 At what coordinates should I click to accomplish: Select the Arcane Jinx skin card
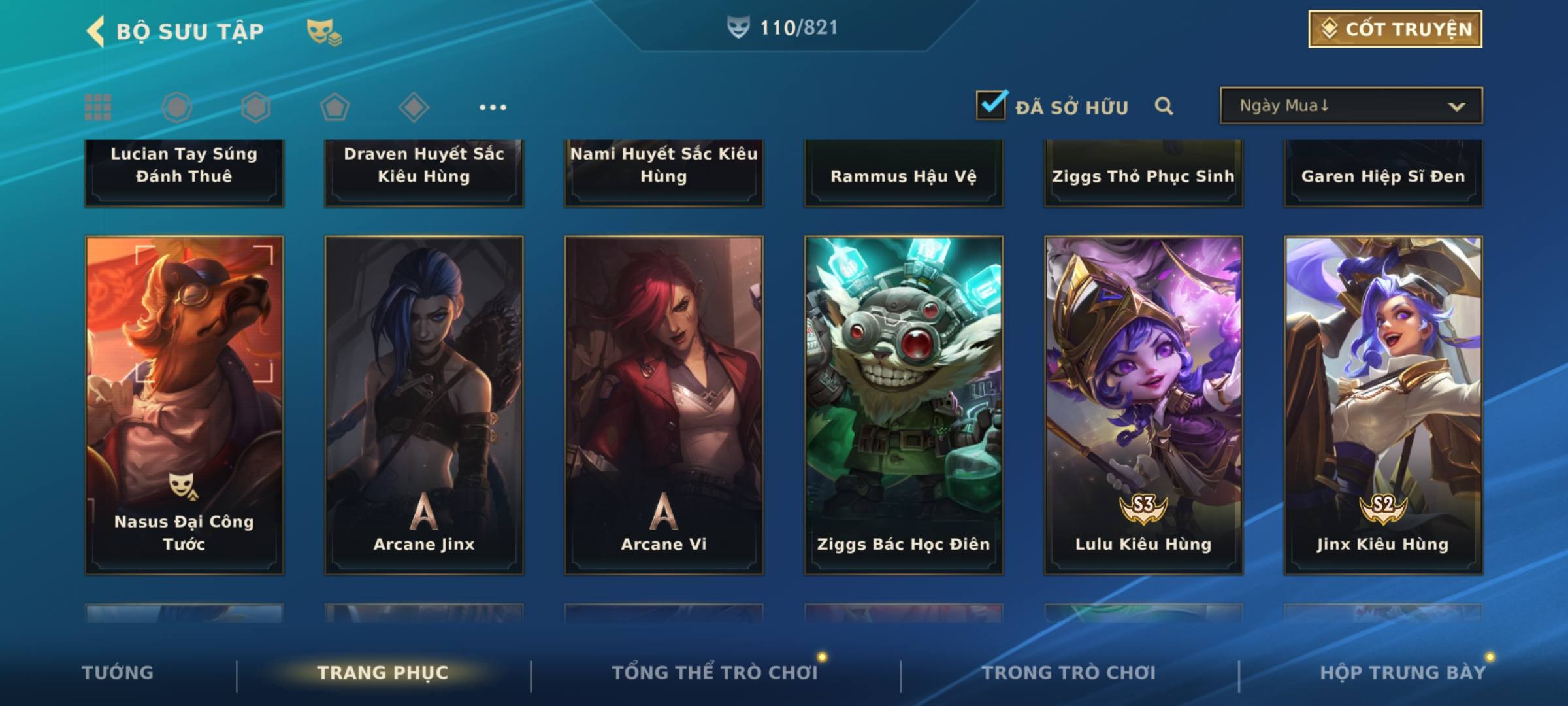[424, 405]
